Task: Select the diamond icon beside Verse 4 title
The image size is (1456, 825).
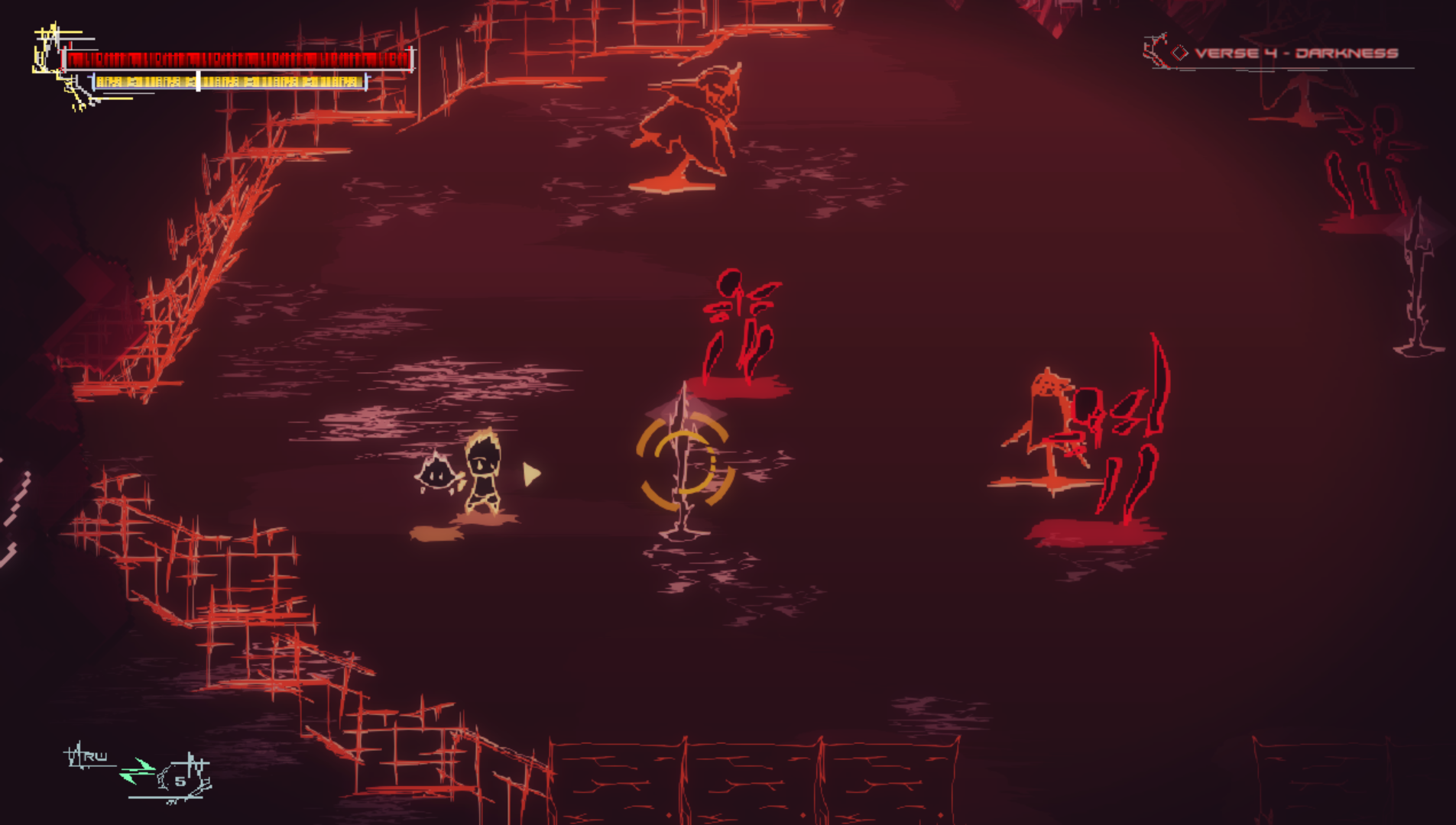Action: point(1181,53)
